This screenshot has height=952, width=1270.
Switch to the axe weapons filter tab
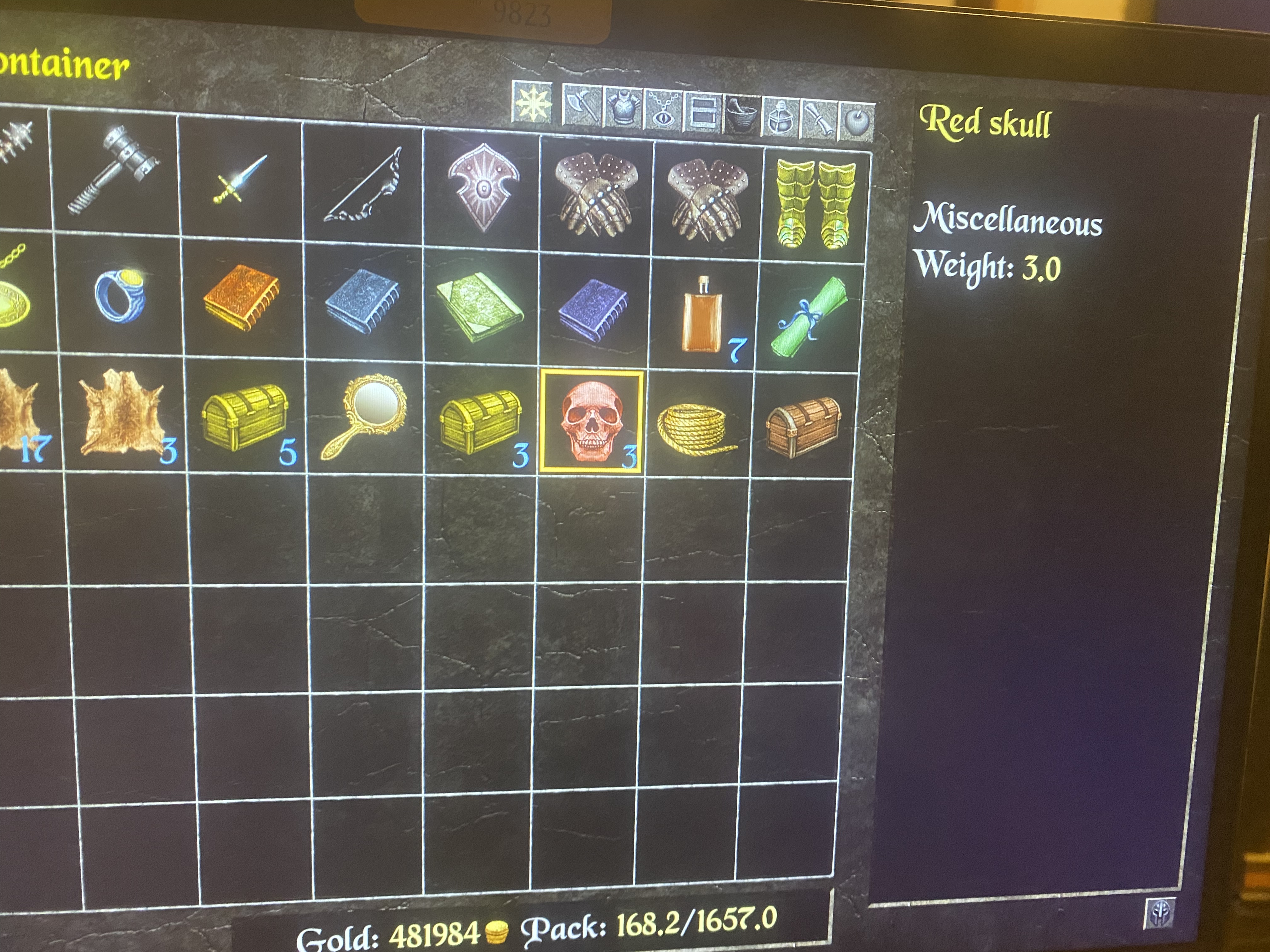[x=581, y=105]
